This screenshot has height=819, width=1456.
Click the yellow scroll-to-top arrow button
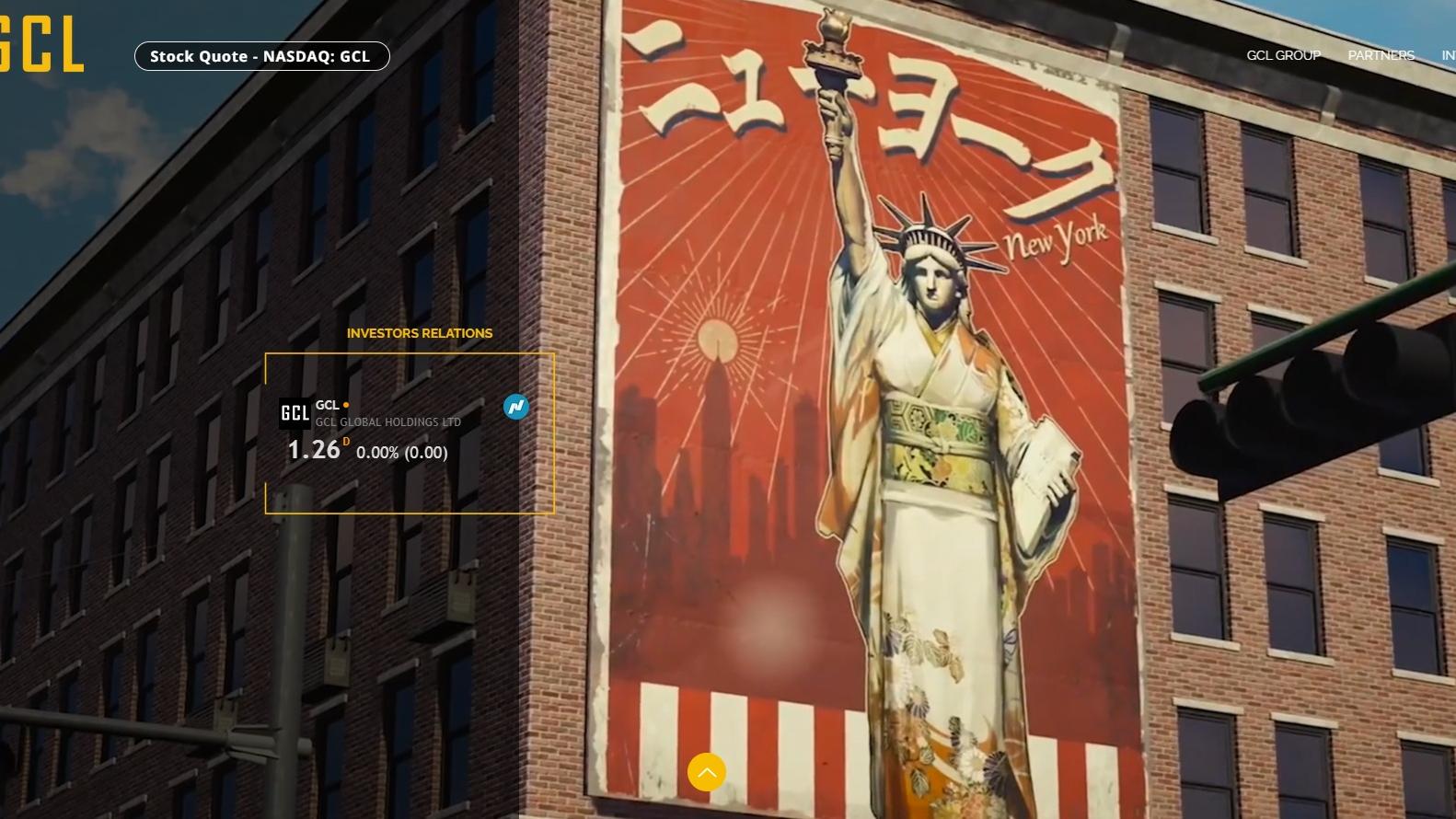pos(707,772)
